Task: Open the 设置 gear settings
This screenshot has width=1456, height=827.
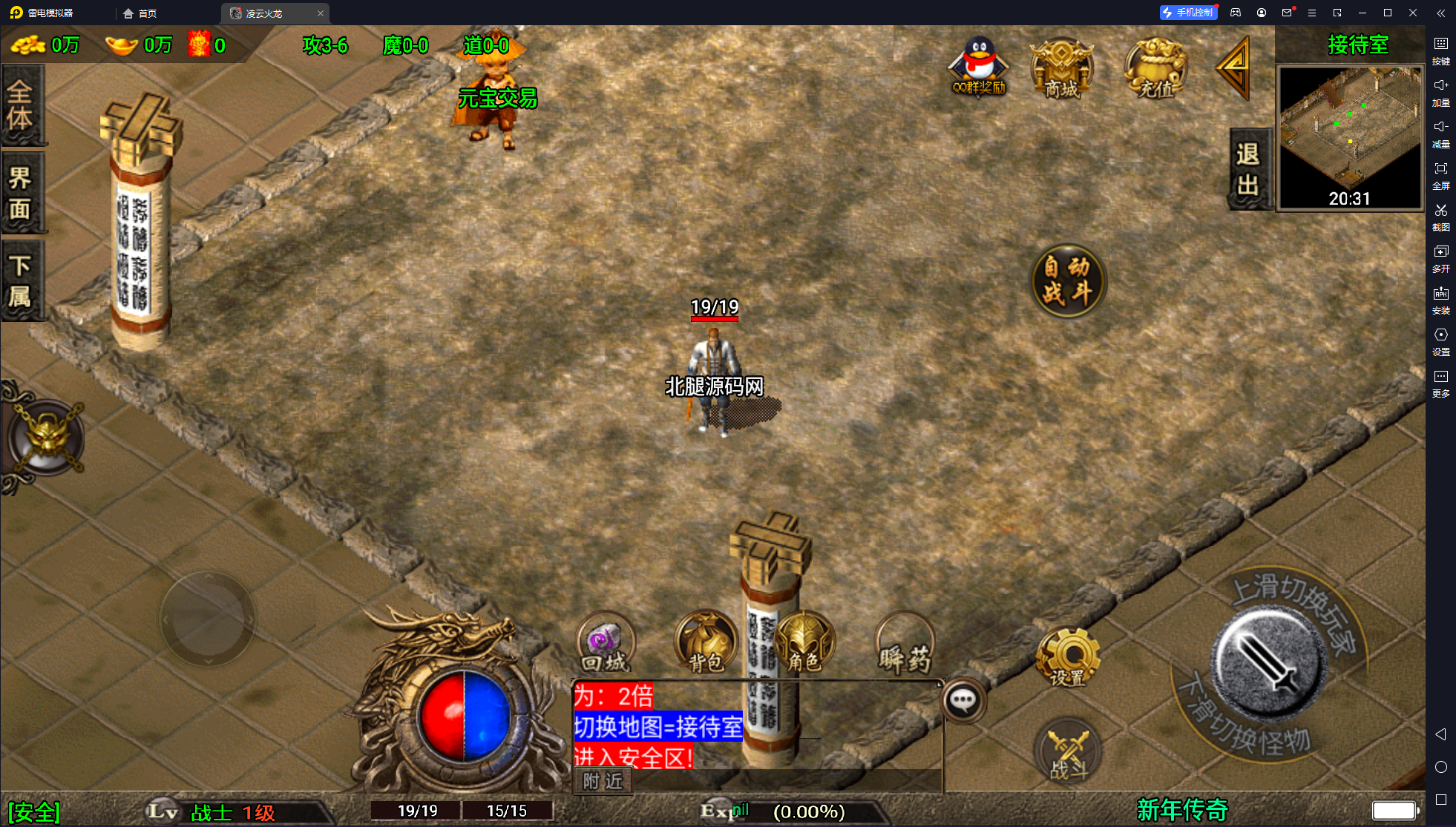Action: [x=1068, y=656]
